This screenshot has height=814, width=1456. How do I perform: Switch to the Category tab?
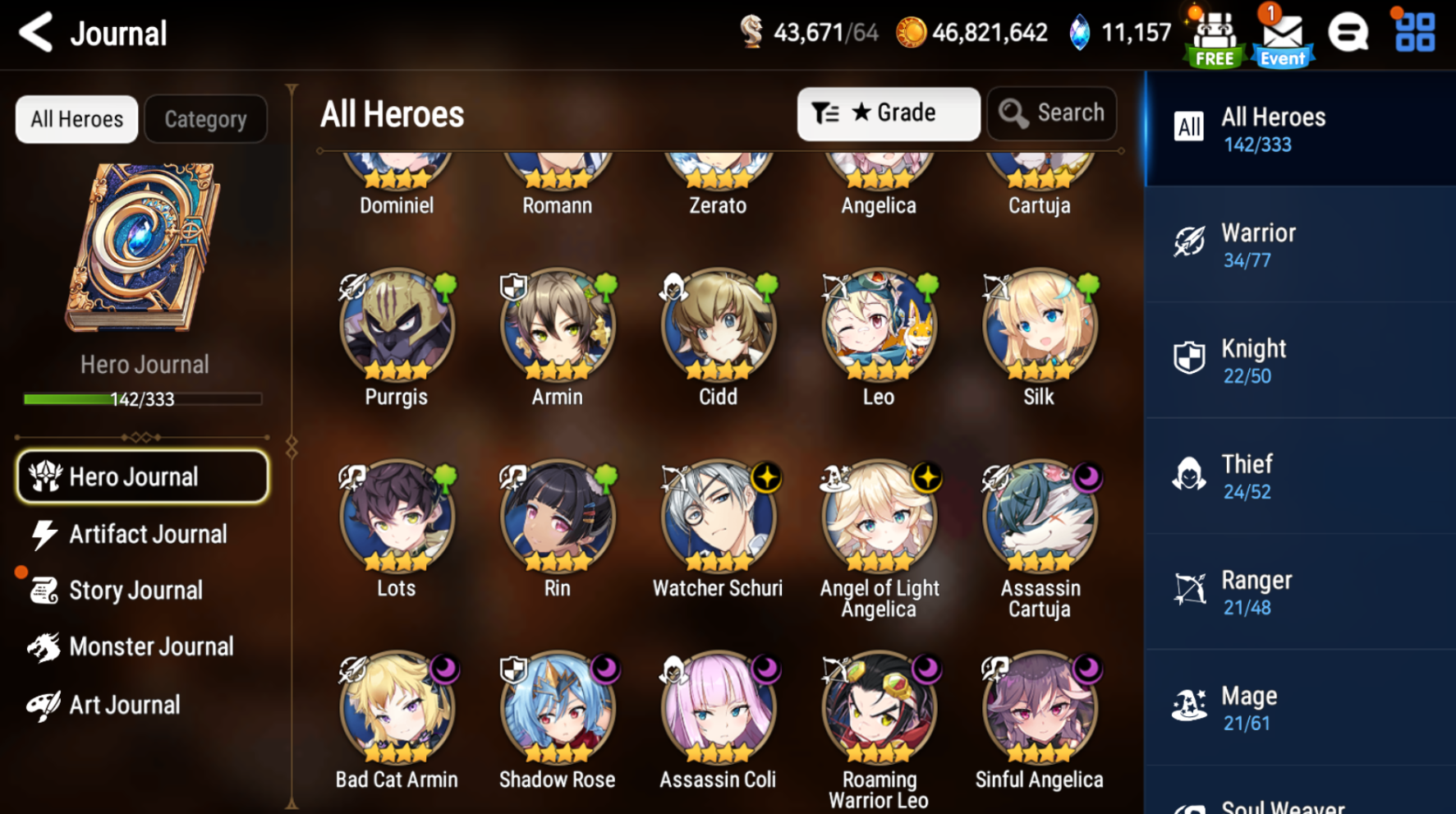205,119
